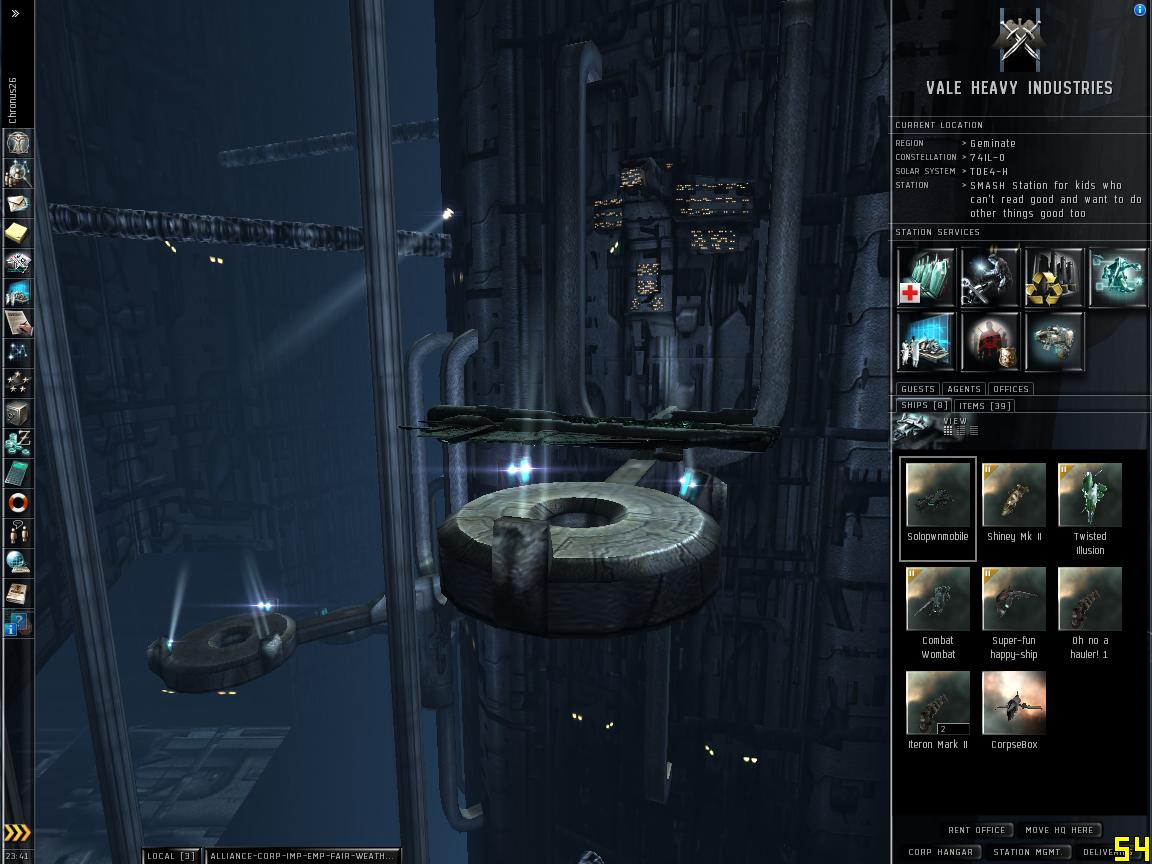1152x864 pixels.
Task: Choose the Shiney Mk II ship
Action: (x=1014, y=497)
